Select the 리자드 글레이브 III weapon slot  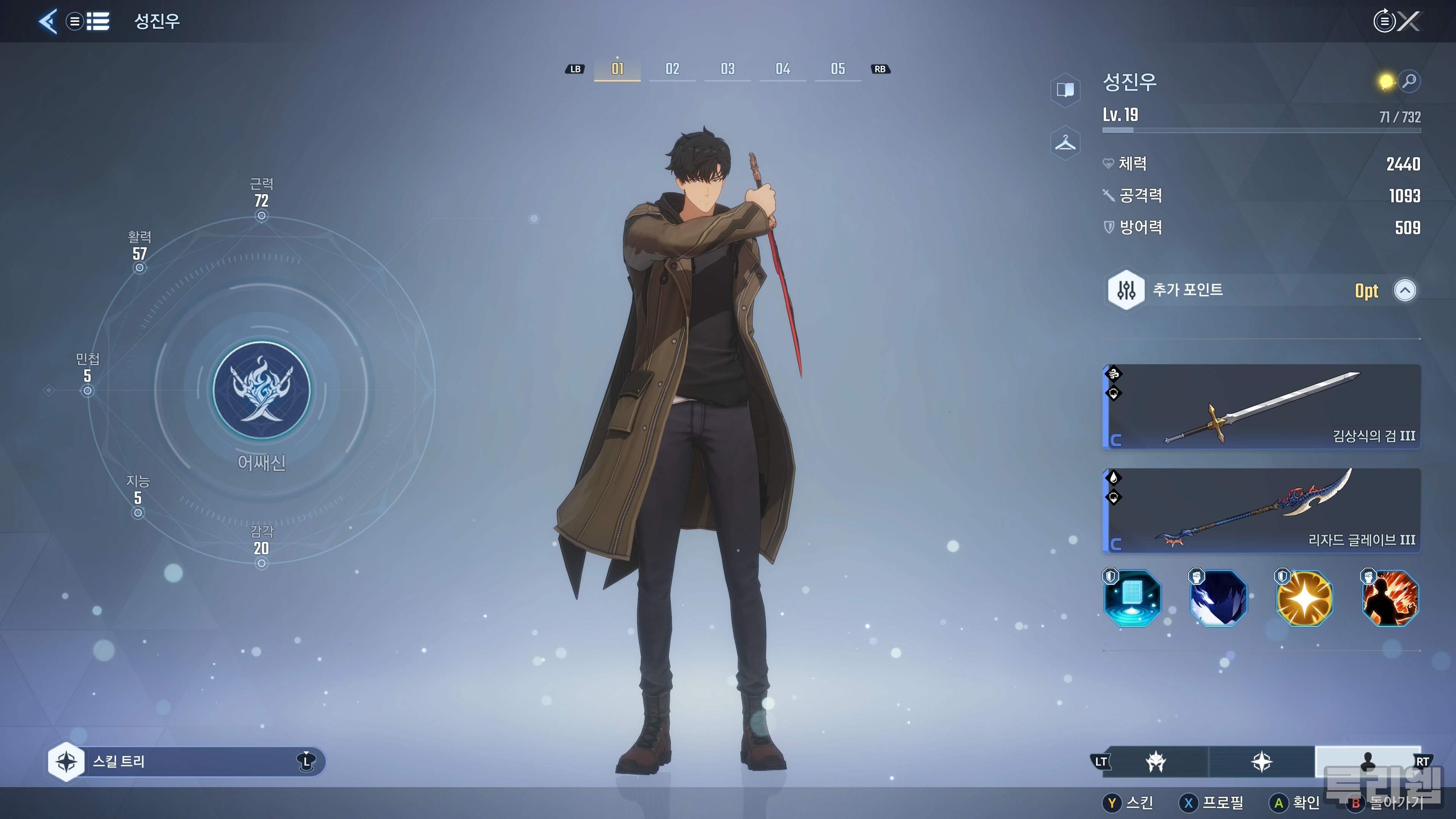pos(1261,510)
